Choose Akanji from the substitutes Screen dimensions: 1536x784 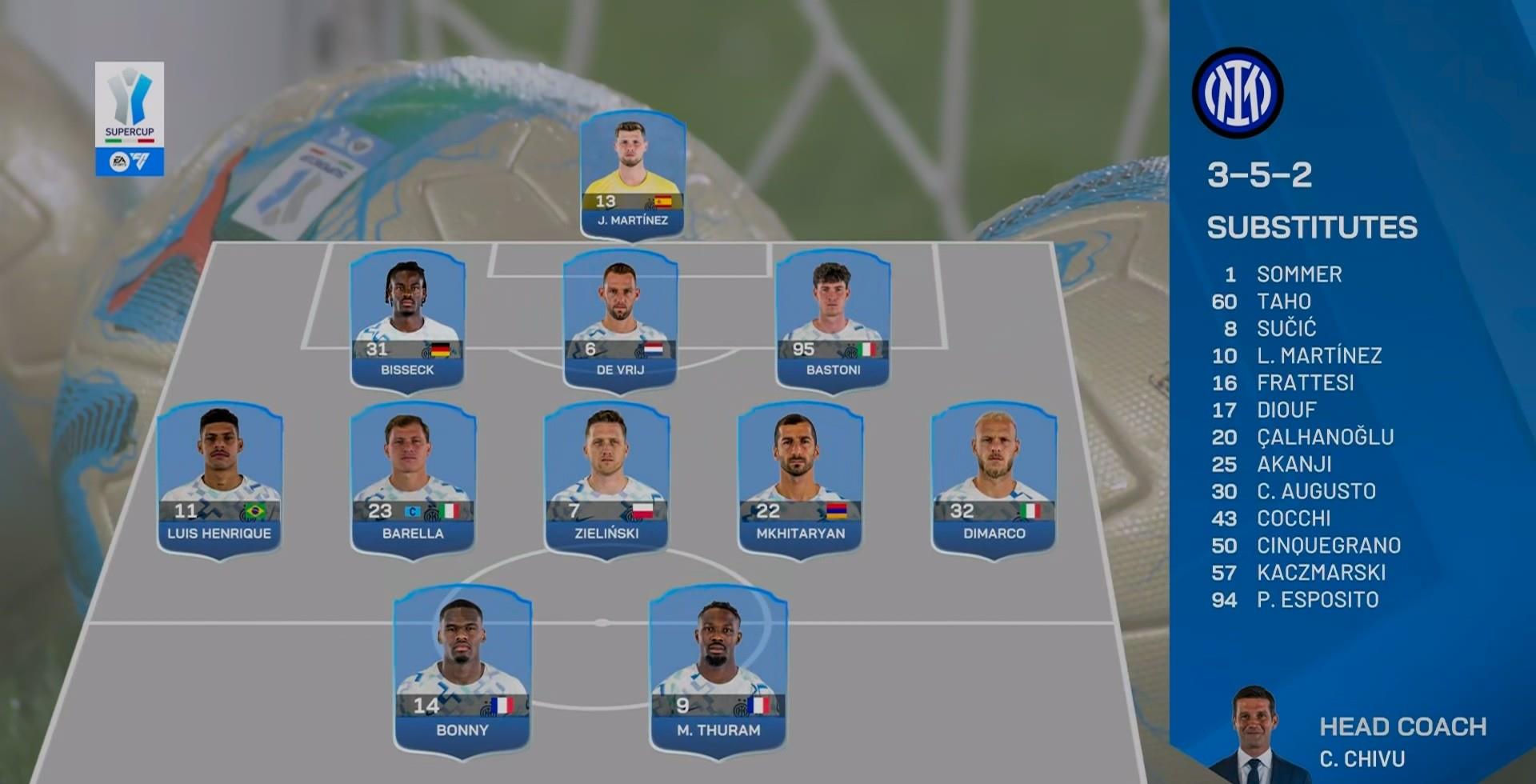[x=1294, y=465]
